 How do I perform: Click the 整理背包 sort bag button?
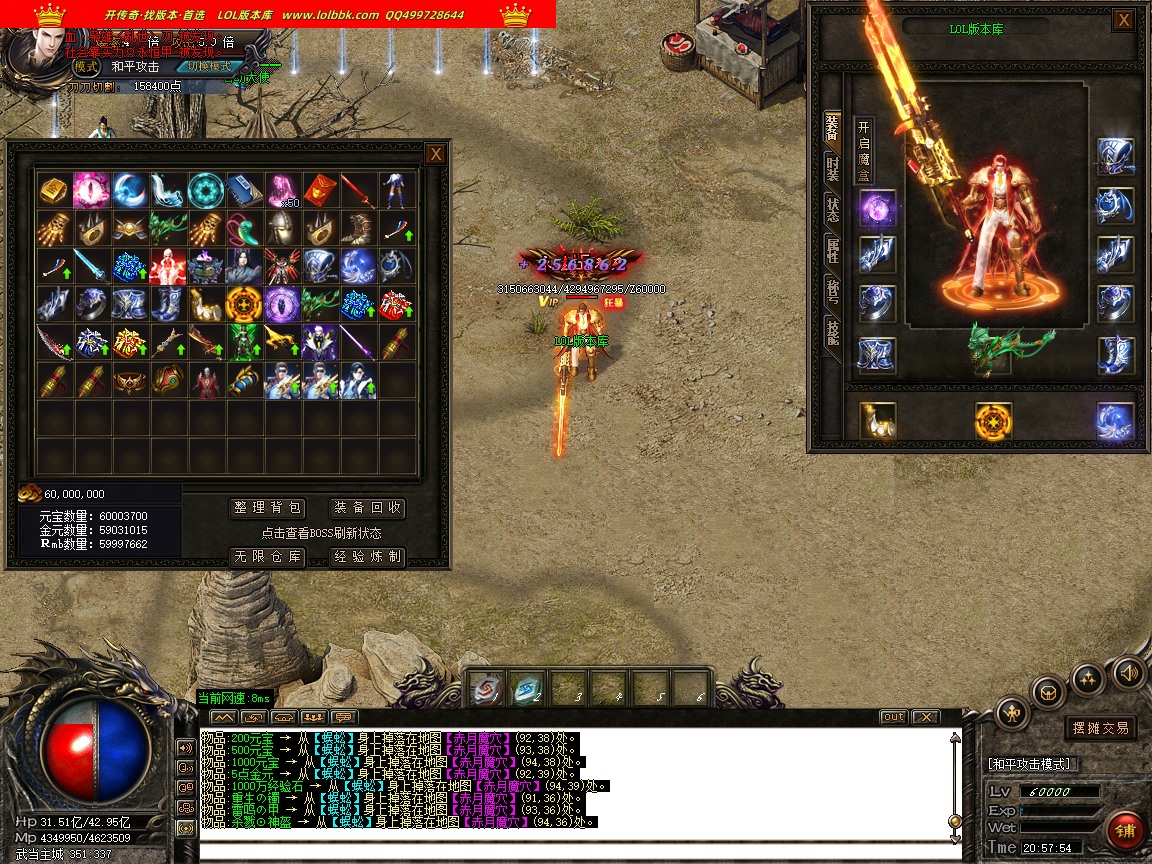coord(266,508)
